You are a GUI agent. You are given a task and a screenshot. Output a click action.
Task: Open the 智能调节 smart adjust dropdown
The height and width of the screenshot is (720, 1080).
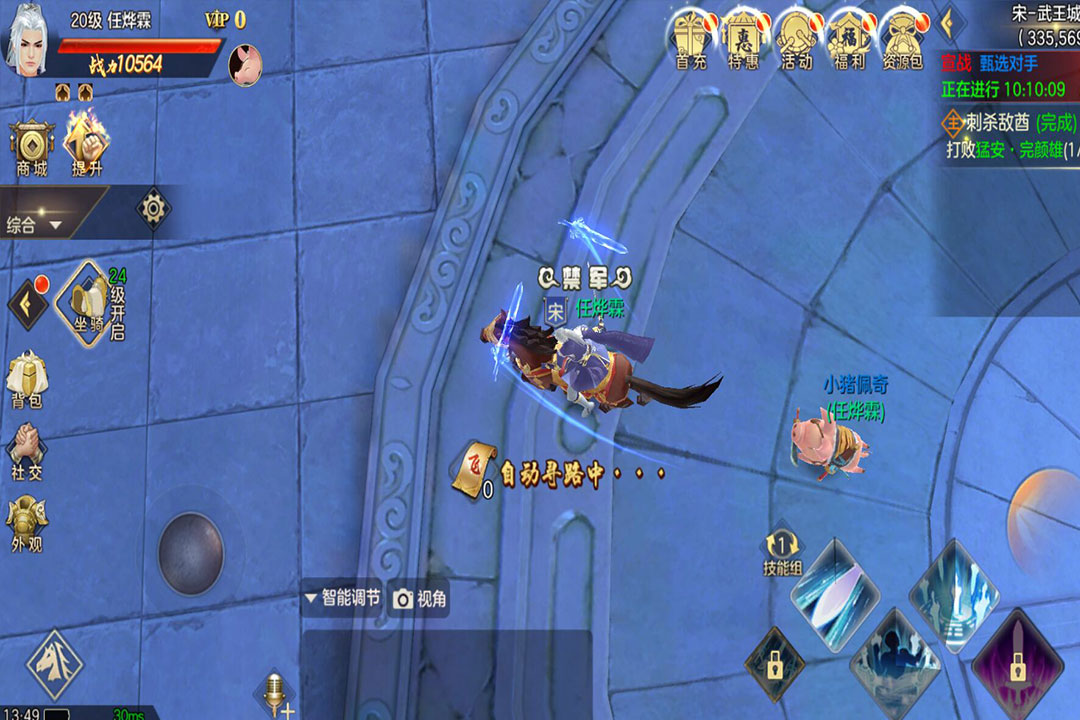pyautogui.click(x=342, y=598)
